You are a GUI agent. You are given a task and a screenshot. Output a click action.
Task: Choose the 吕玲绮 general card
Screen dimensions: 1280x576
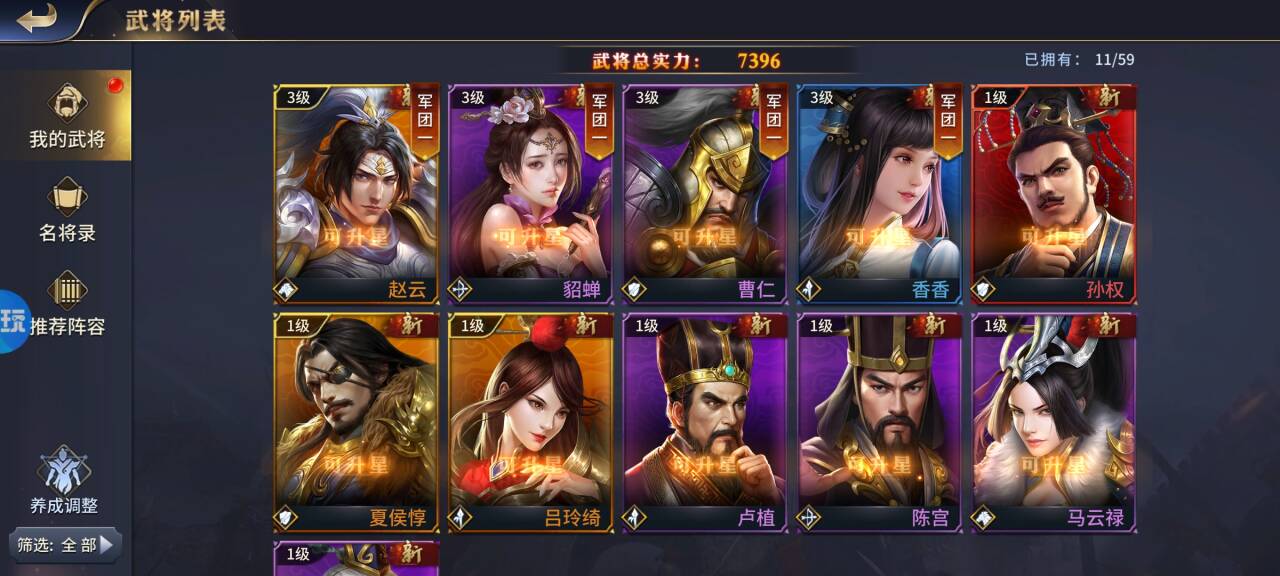[531, 422]
